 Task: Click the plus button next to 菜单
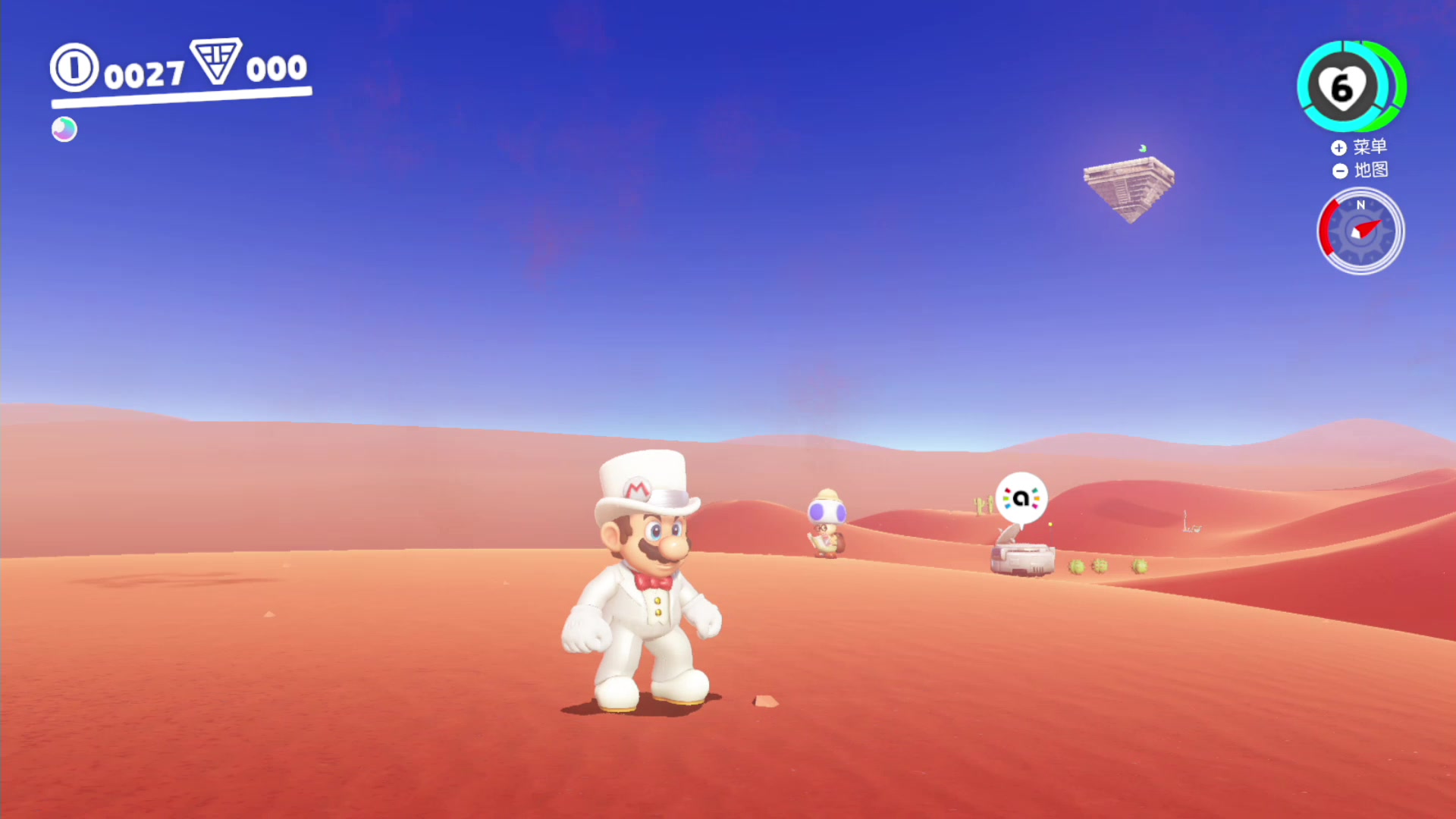(x=1339, y=148)
